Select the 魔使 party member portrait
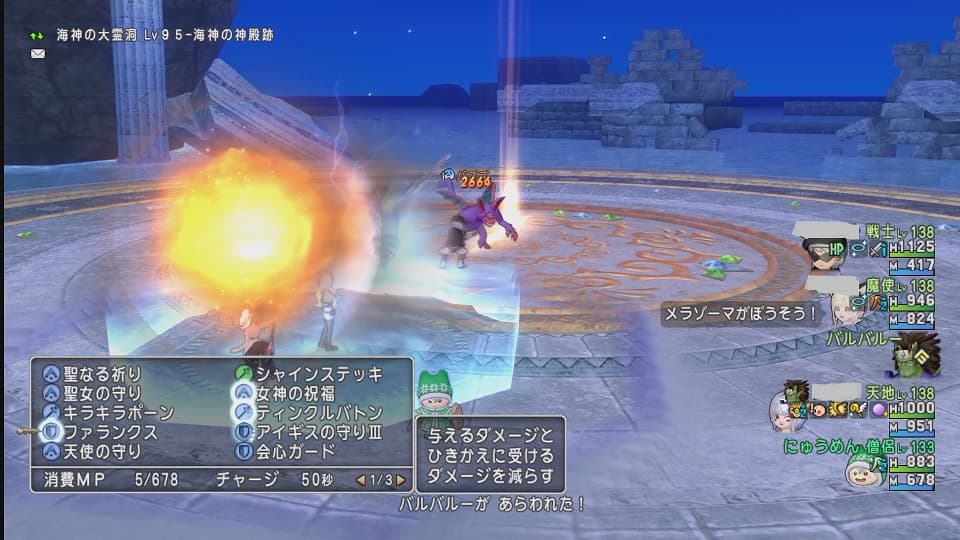This screenshot has height=540, width=960. tap(846, 306)
